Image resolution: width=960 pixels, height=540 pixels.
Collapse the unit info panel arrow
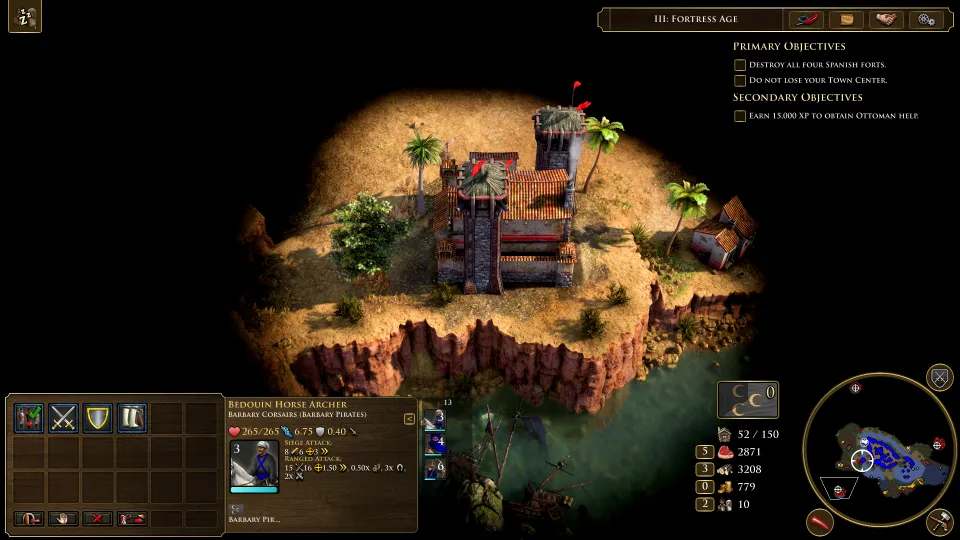coord(409,419)
